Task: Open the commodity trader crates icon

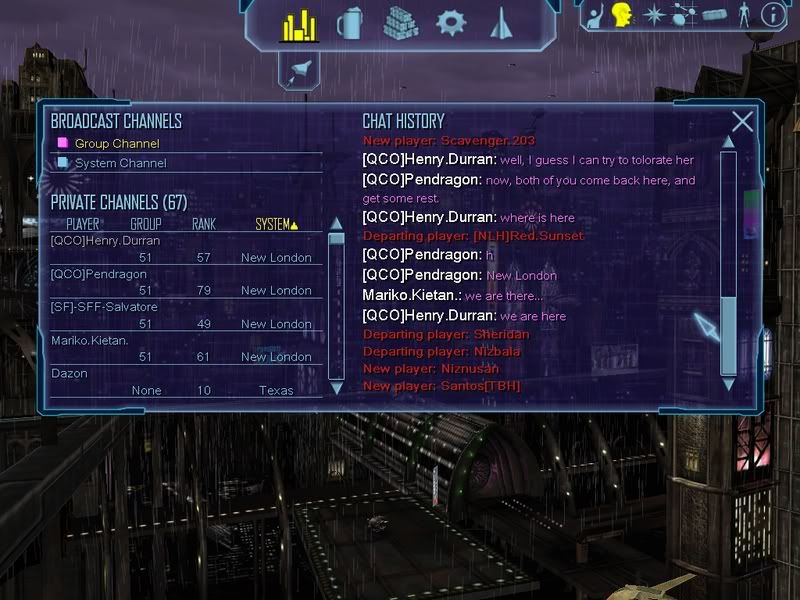Action: (400, 24)
